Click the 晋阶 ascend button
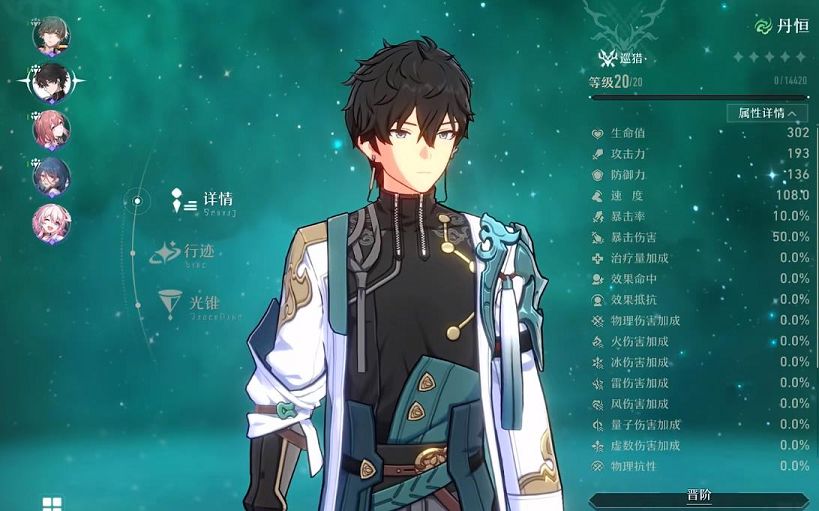Image resolution: width=819 pixels, height=511 pixels. click(x=700, y=497)
